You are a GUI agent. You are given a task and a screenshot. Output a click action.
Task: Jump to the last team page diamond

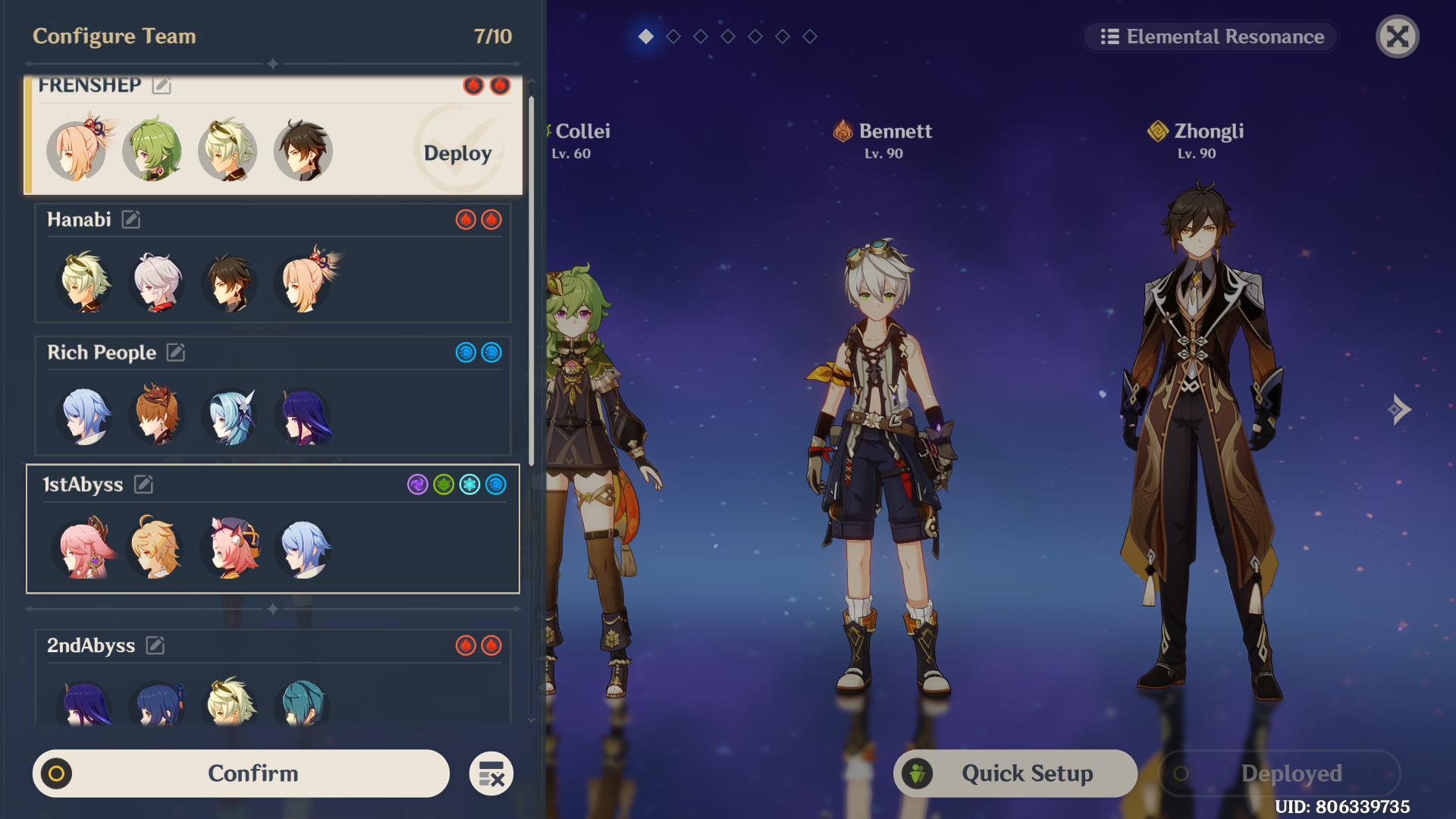[x=810, y=36]
